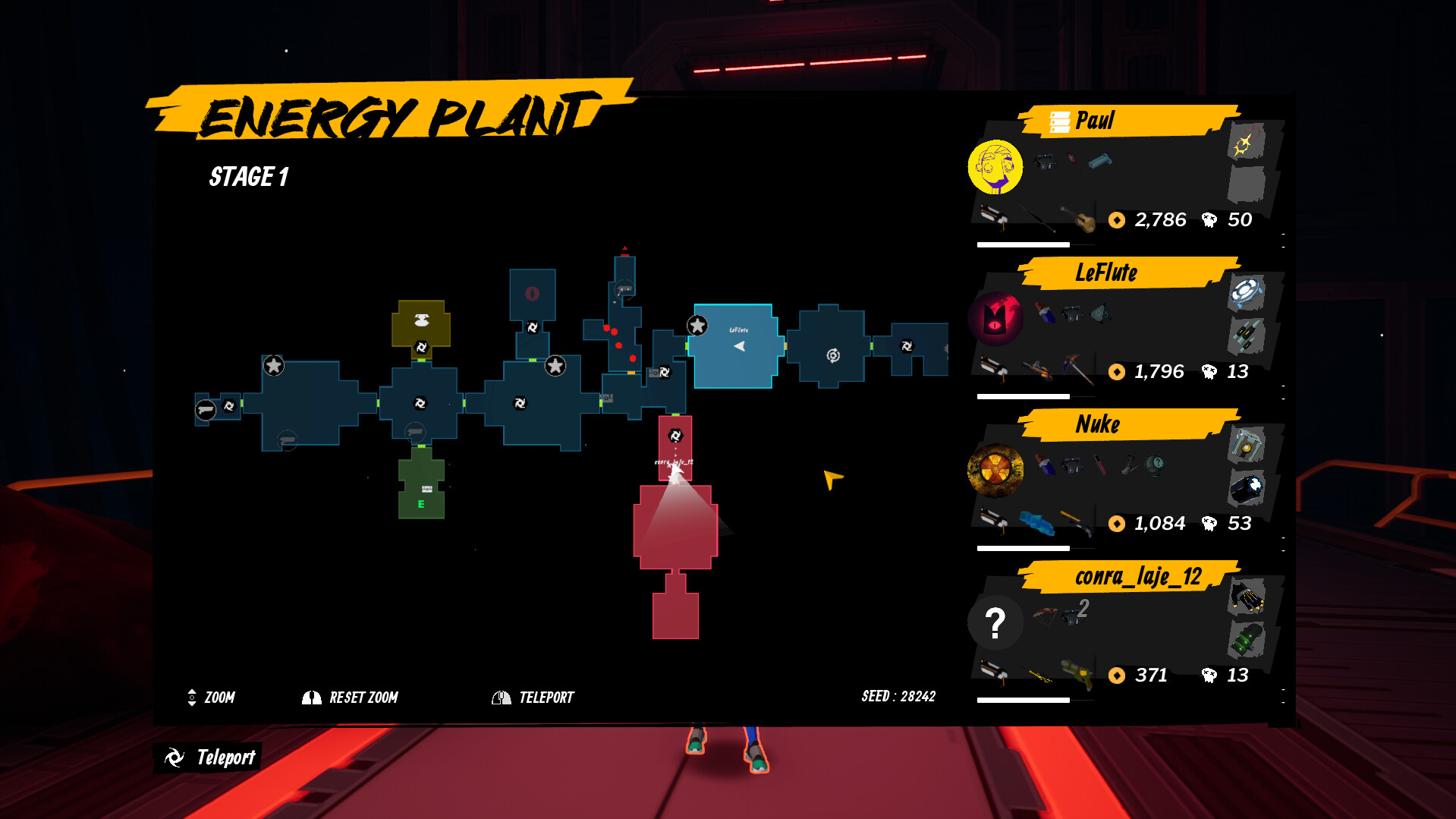Click conra_laje_12's question mark avatar
The width and height of the screenshot is (1456, 819).
[x=995, y=622]
